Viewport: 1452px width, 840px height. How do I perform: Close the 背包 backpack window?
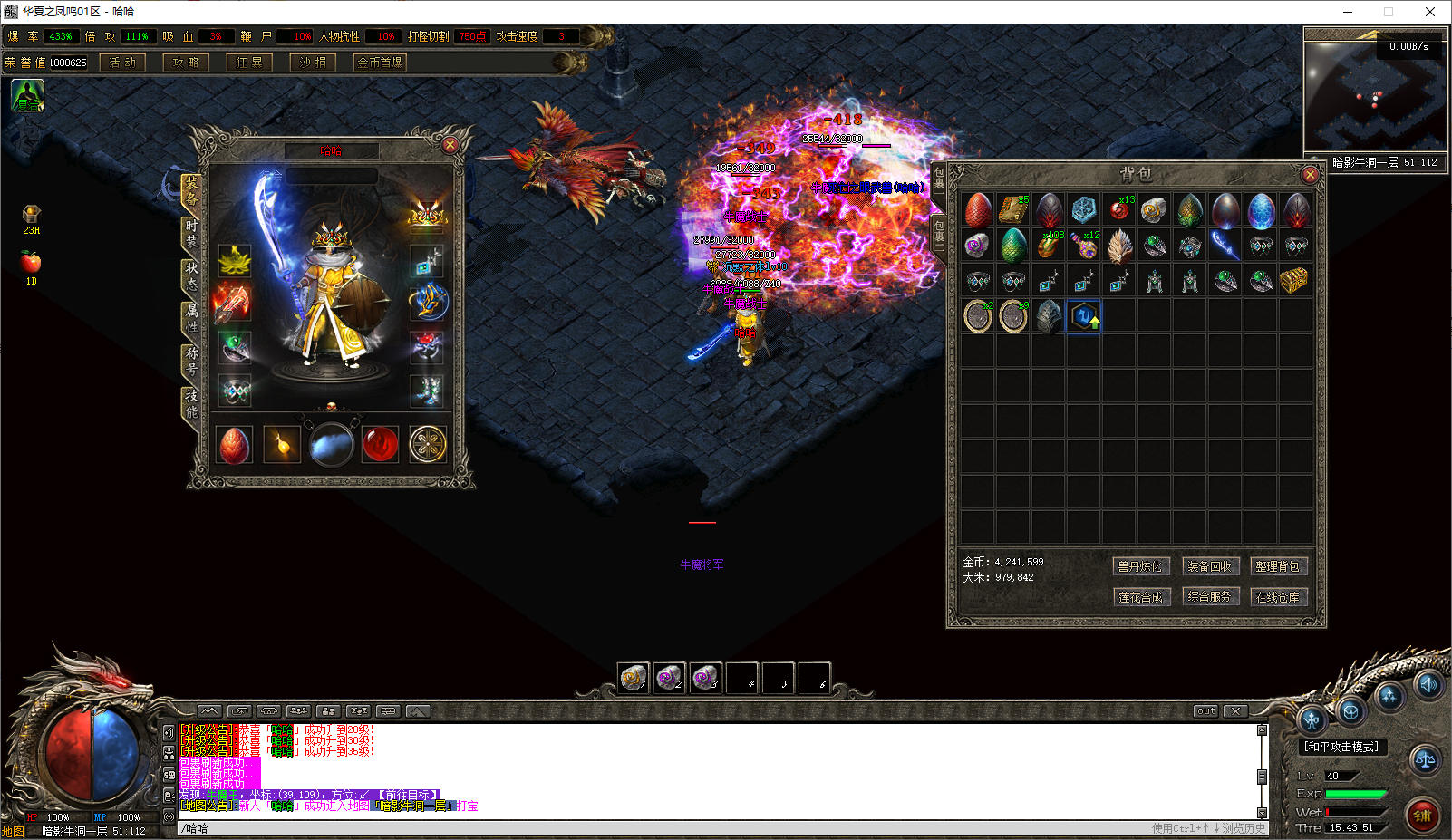[1309, 174]
